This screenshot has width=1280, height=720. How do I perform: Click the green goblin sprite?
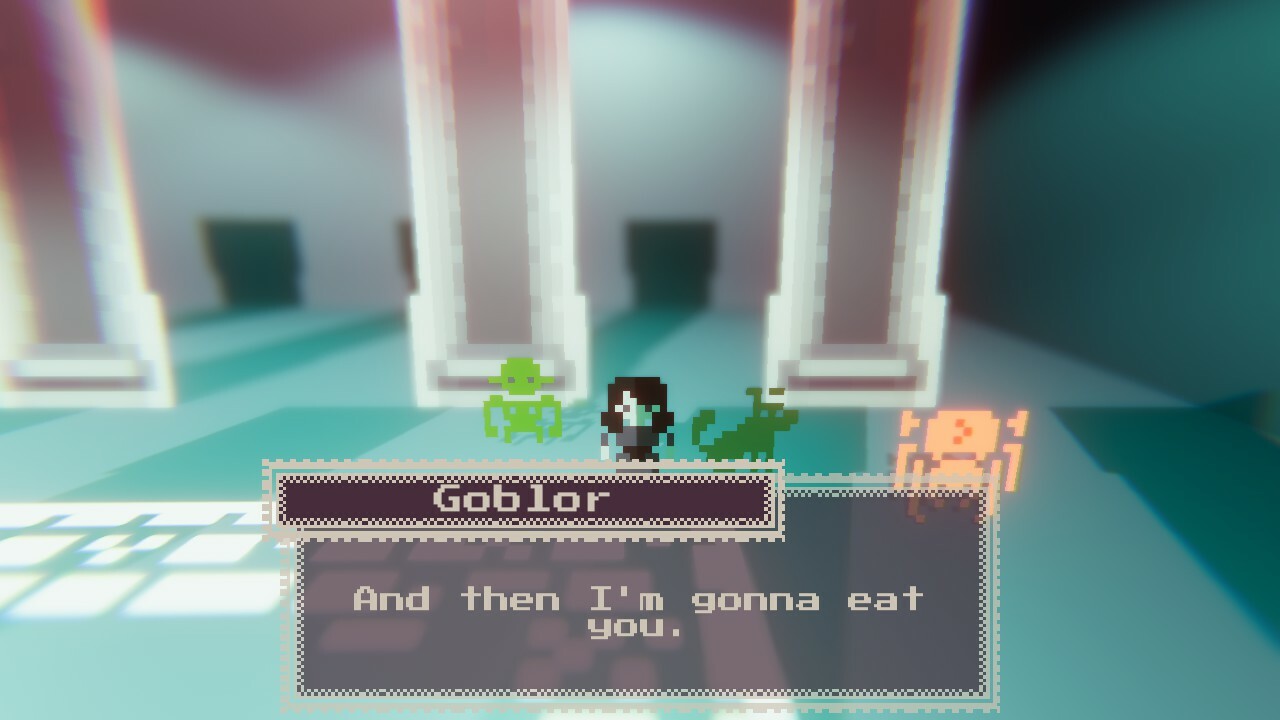[x=521, y=400]
